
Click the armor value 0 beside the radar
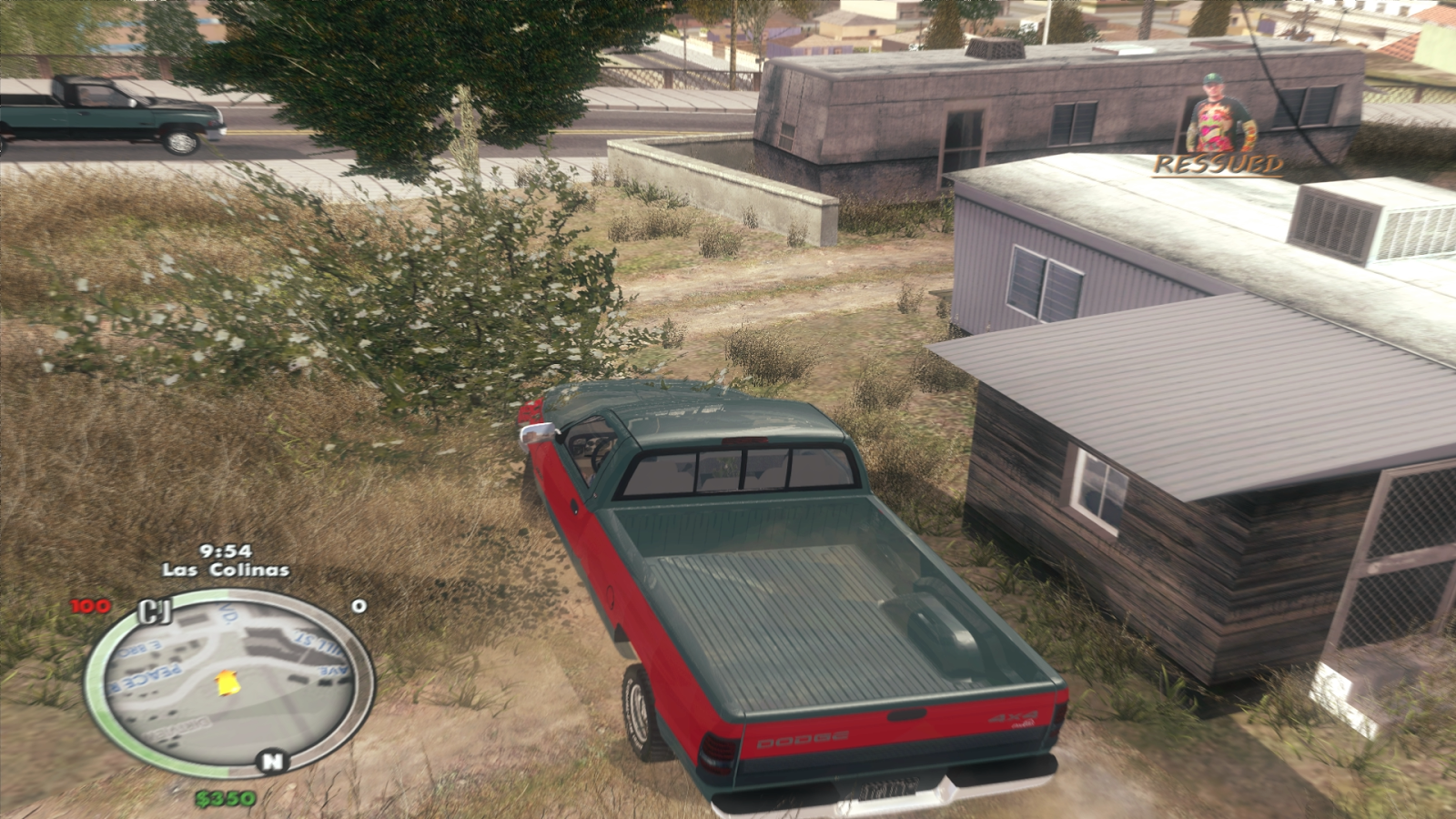click(x=360, y=605)
